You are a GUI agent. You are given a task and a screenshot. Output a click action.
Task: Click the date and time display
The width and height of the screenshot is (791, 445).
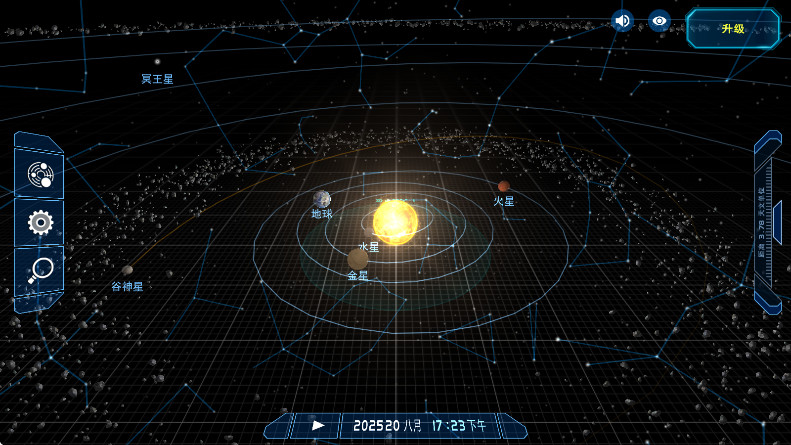[x=418, y=426]
